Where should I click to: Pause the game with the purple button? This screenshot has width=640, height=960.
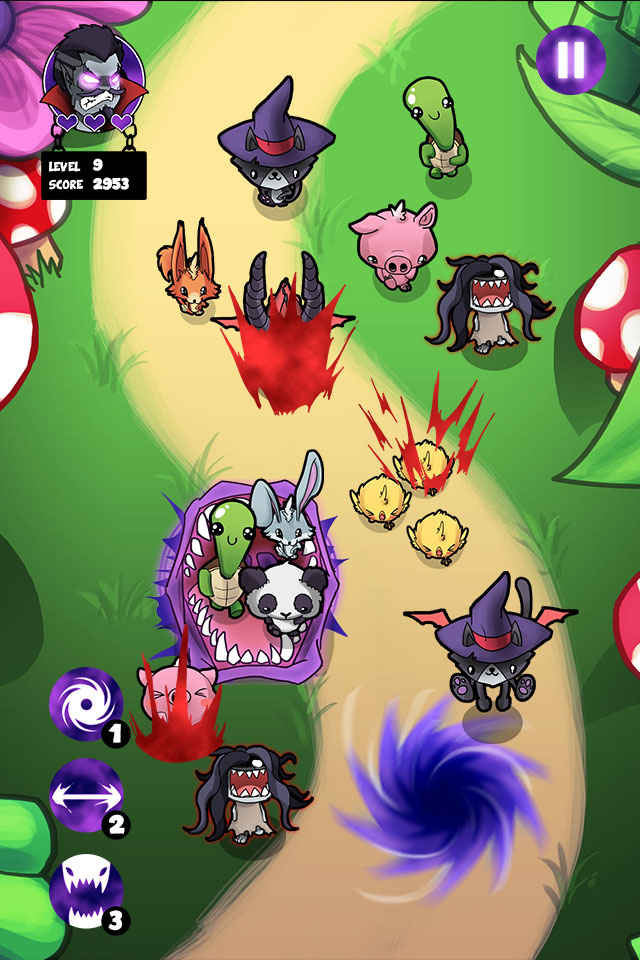click(570, 59)
